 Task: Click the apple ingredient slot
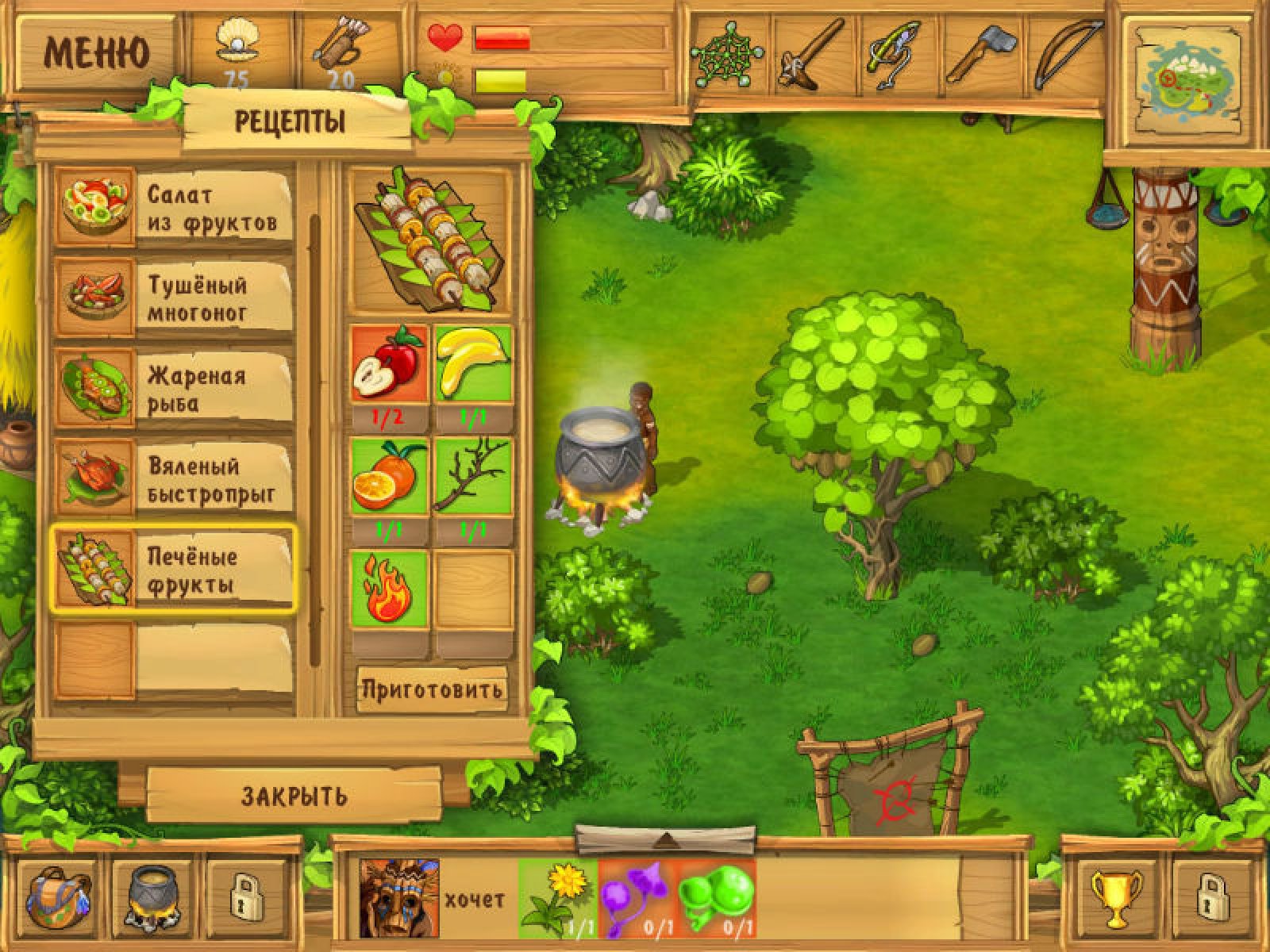click(x=389, y=363)
